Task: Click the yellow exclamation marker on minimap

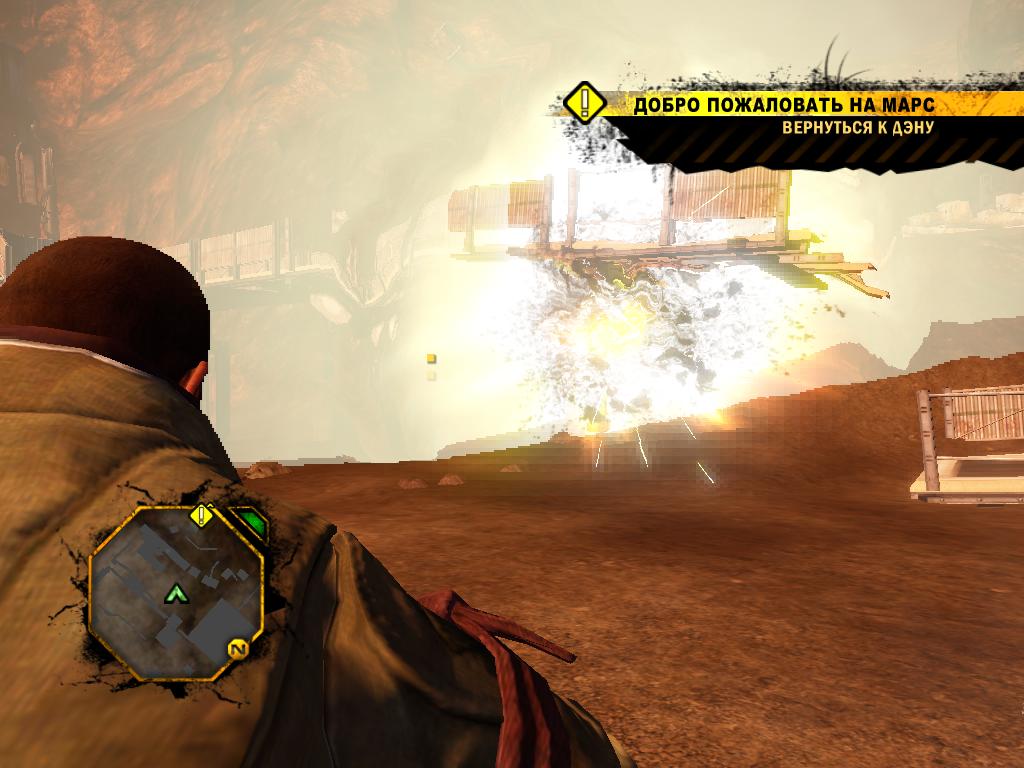Action: tap(202, 516)
